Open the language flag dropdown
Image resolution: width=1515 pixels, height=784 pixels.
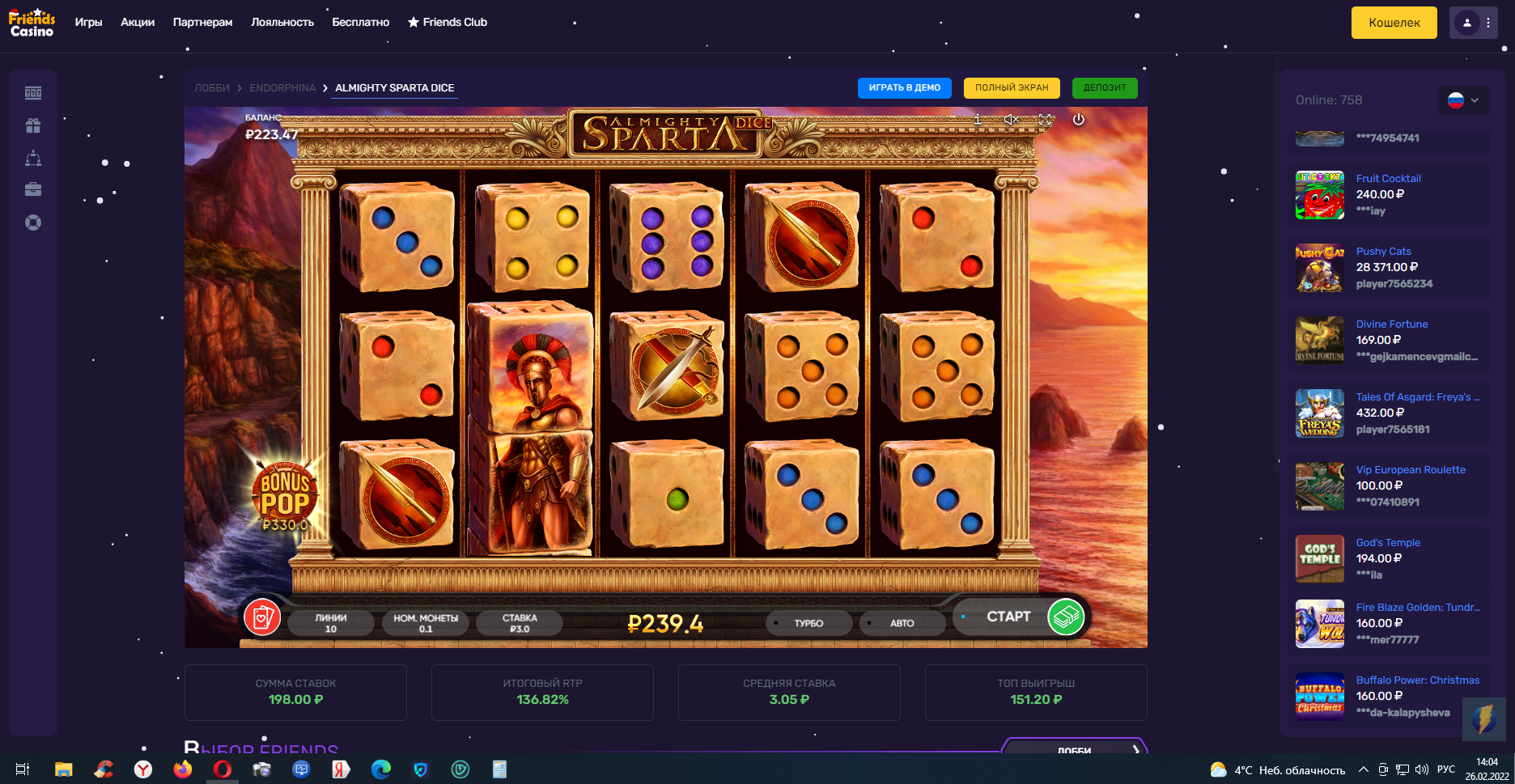(1463, 100)
